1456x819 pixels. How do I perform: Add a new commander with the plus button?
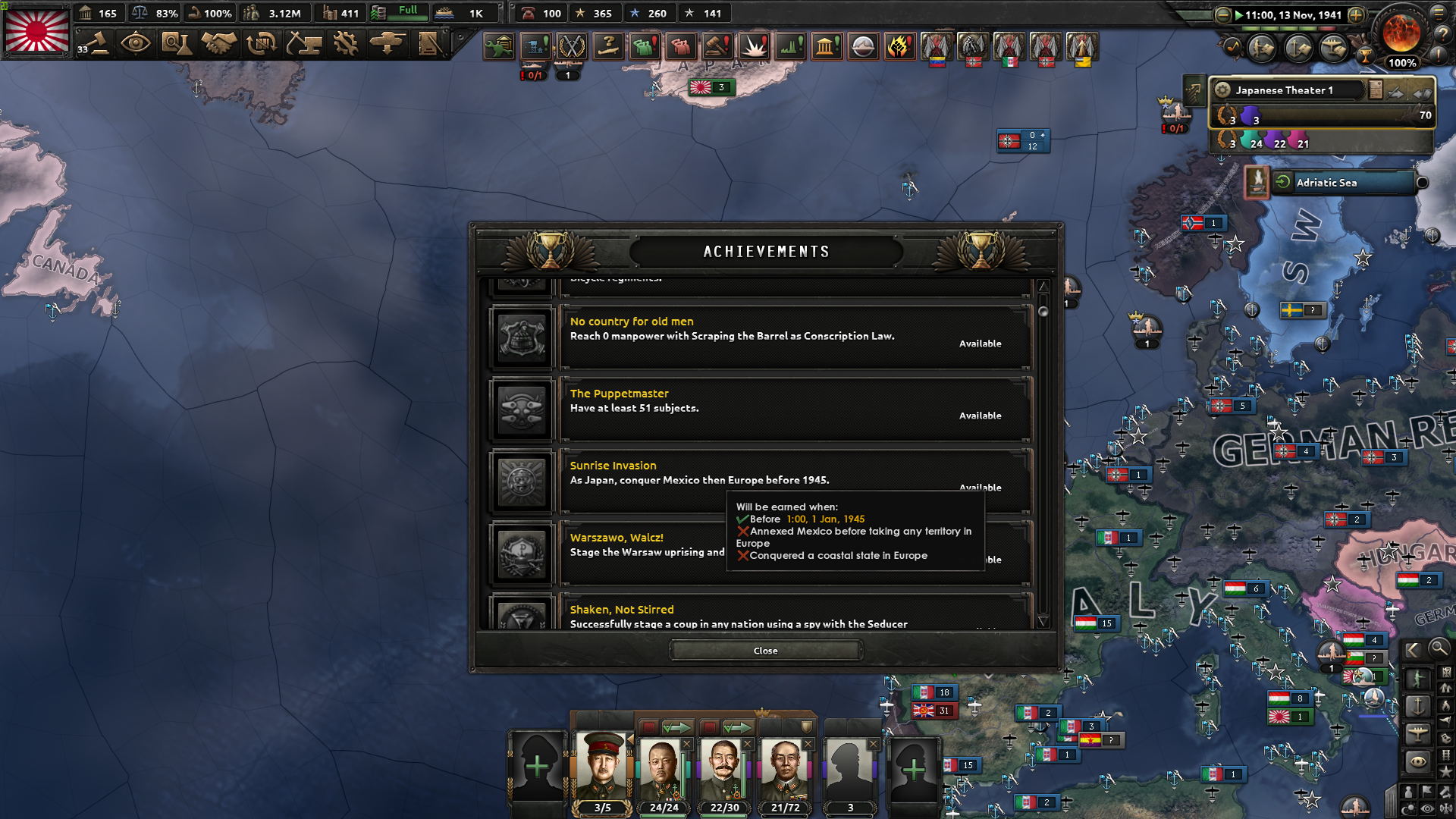(535, 767)
